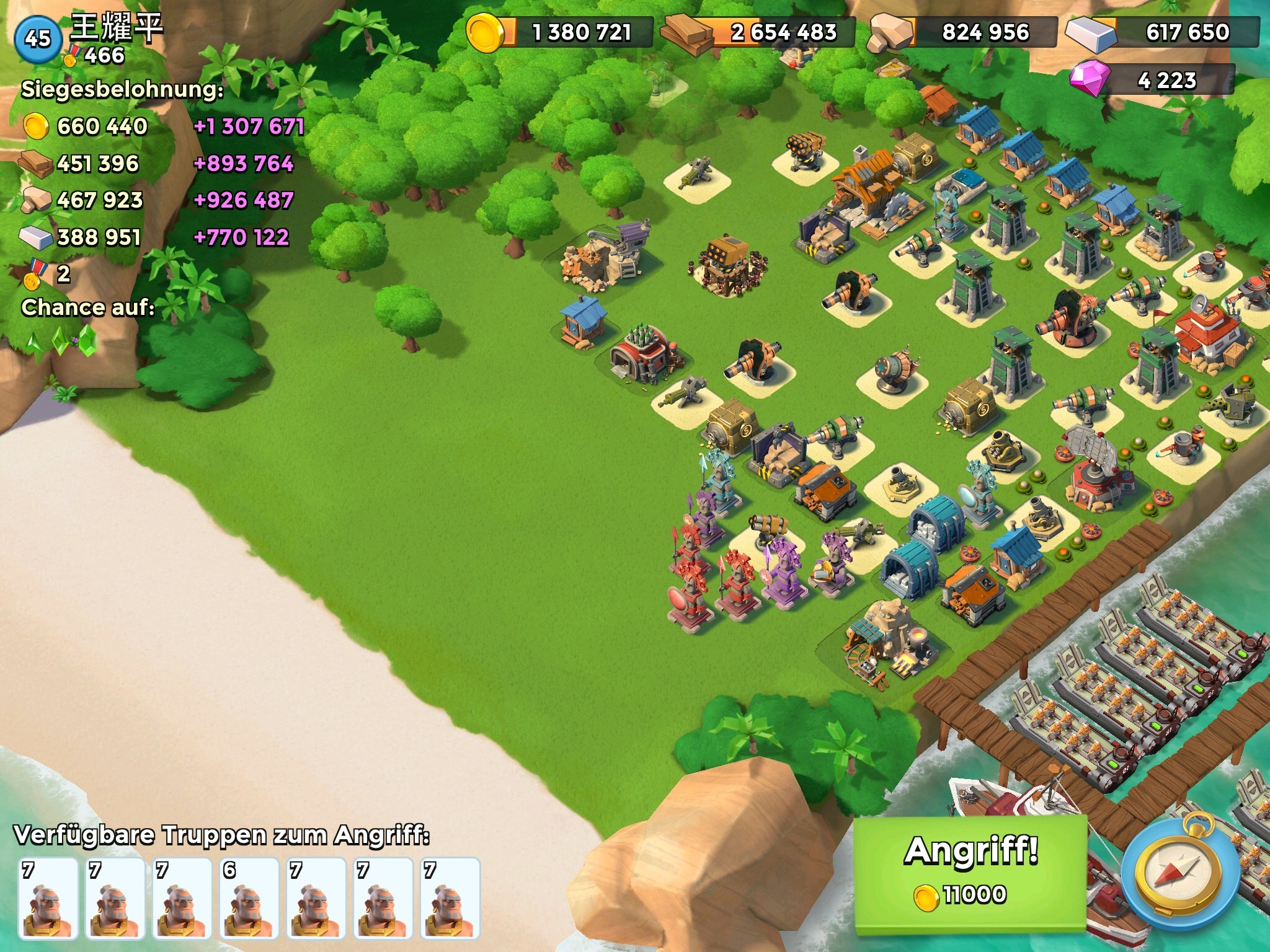Open the diamond shop from the gem counter
1270x952 pixels.
(1152, 81)
